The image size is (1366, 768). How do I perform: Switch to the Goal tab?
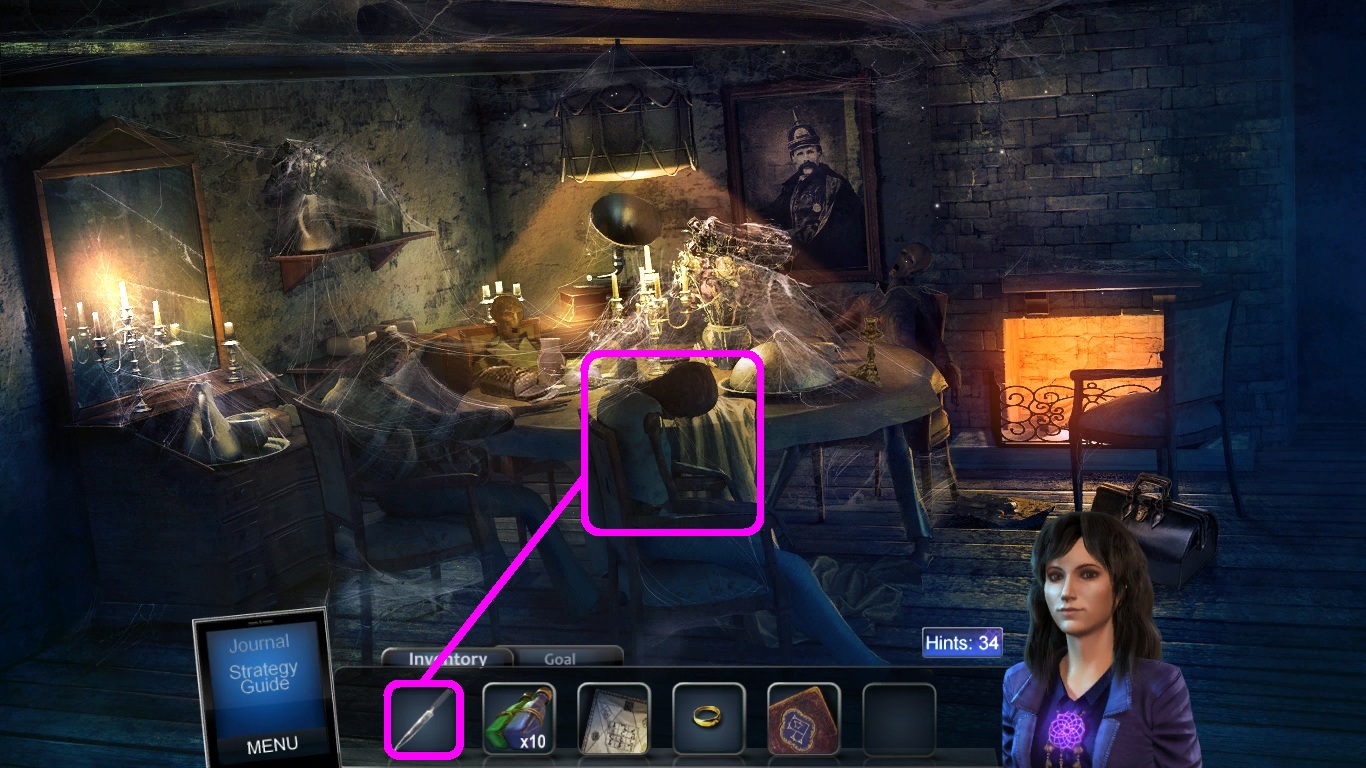[x=561, y=659]
